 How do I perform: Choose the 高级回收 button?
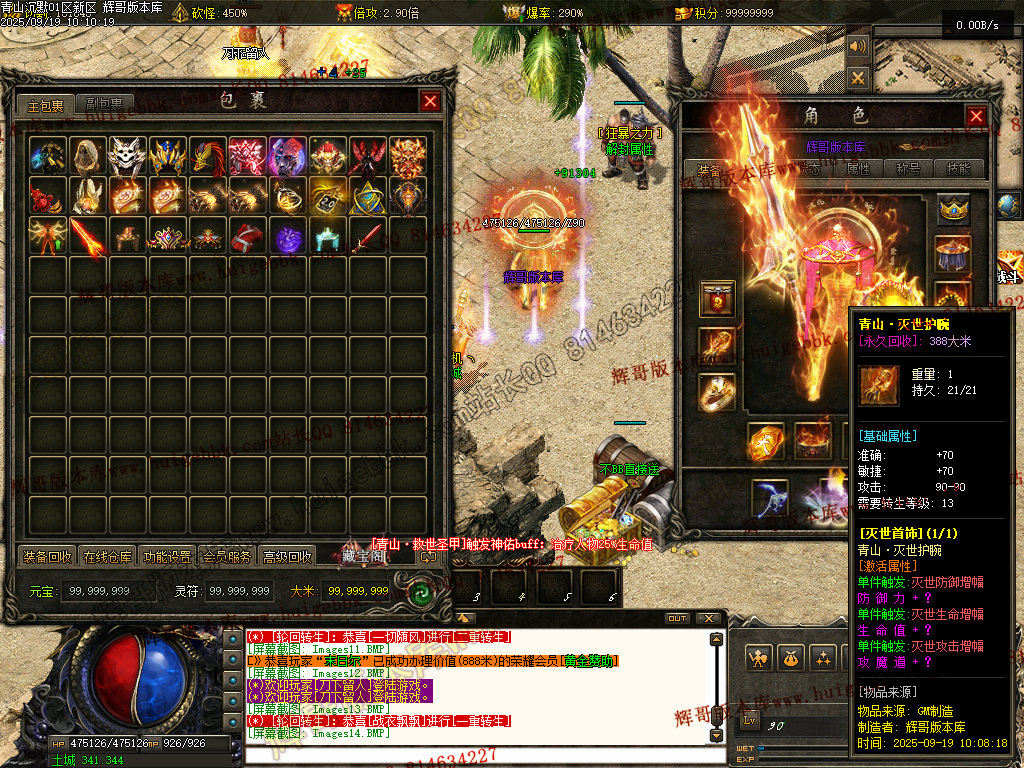click(287, 557)
